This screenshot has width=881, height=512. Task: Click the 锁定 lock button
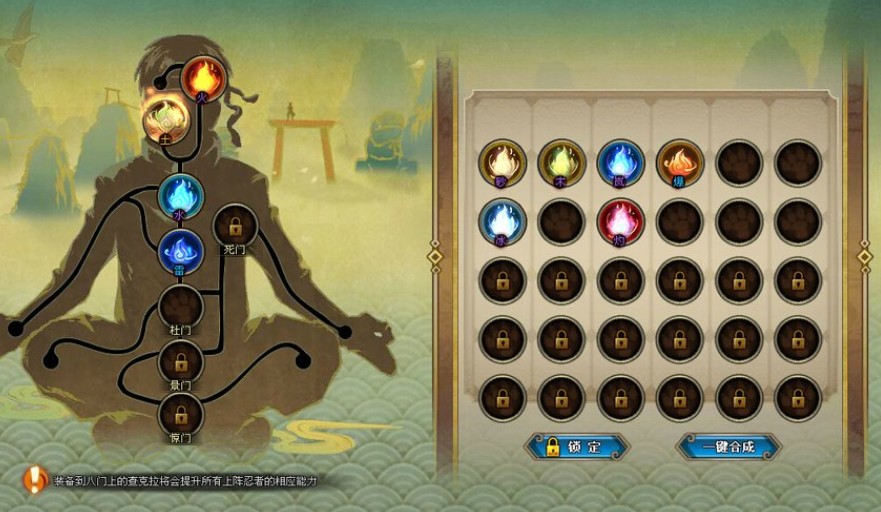(578, 446)
